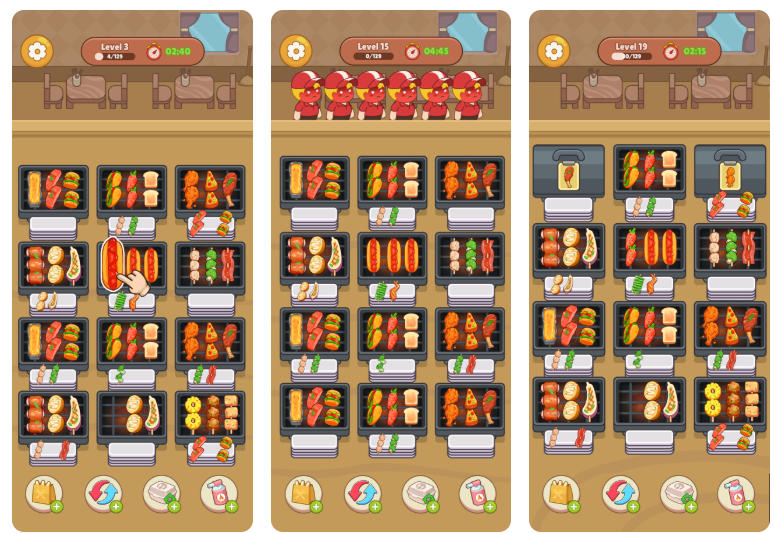Use the paper bag booster in Level 19
774x534 pixels.
560,492
